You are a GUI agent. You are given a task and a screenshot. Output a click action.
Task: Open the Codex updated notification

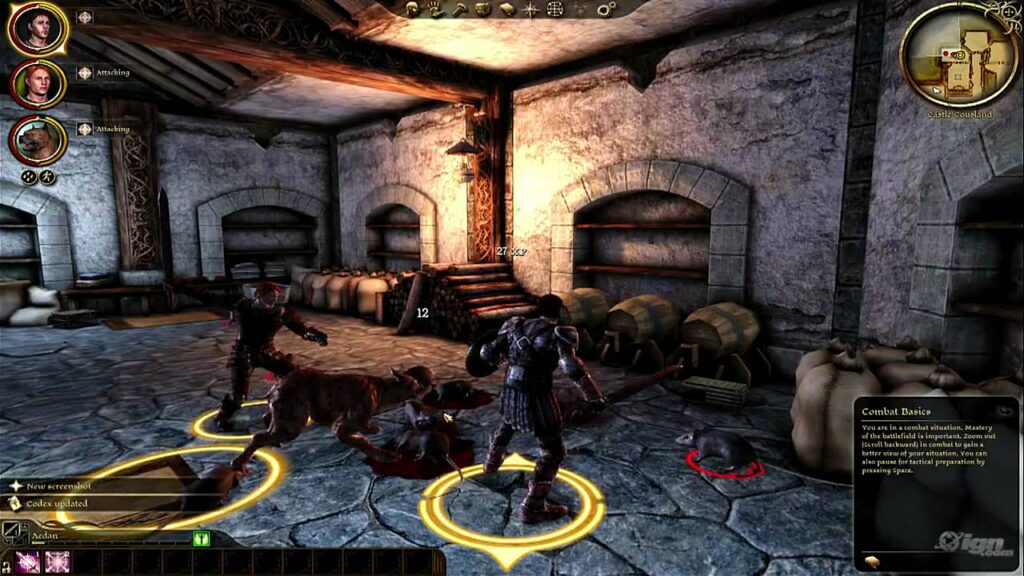click(x=57, y=503)
